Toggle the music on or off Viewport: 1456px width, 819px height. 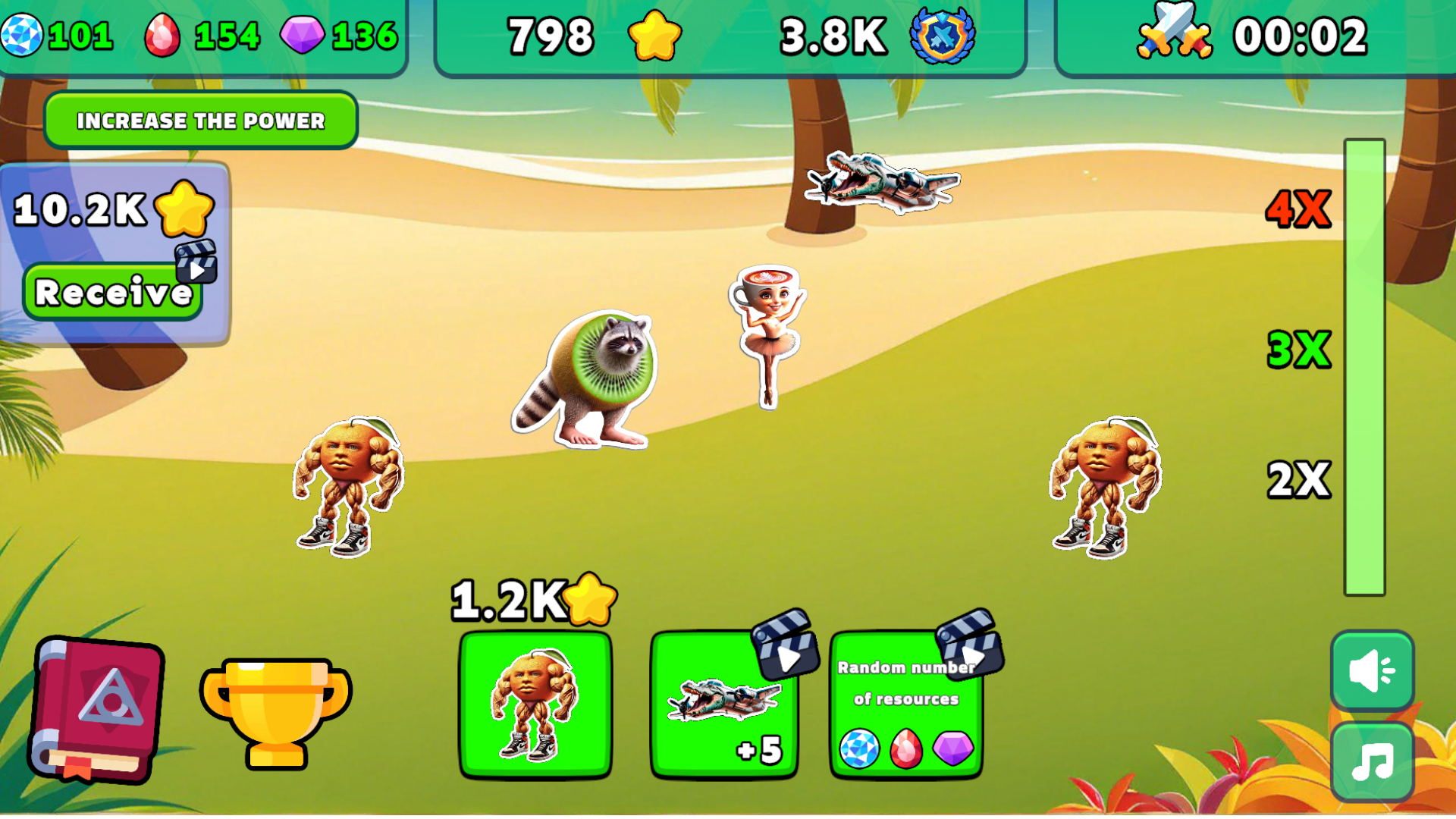[1371, 758]
